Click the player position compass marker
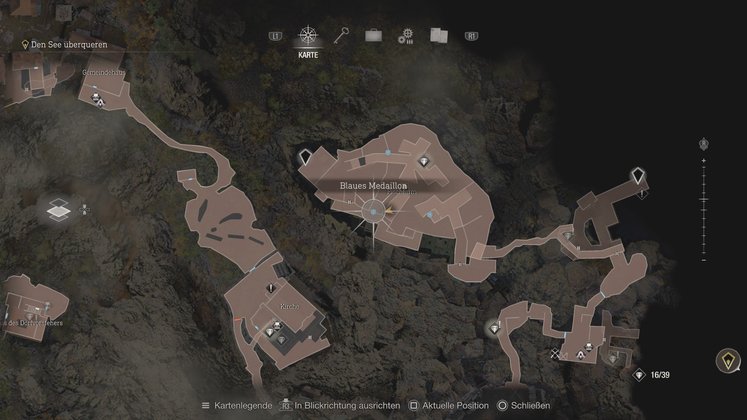Screen dimensions: 747x420 [x=375, y=212]
